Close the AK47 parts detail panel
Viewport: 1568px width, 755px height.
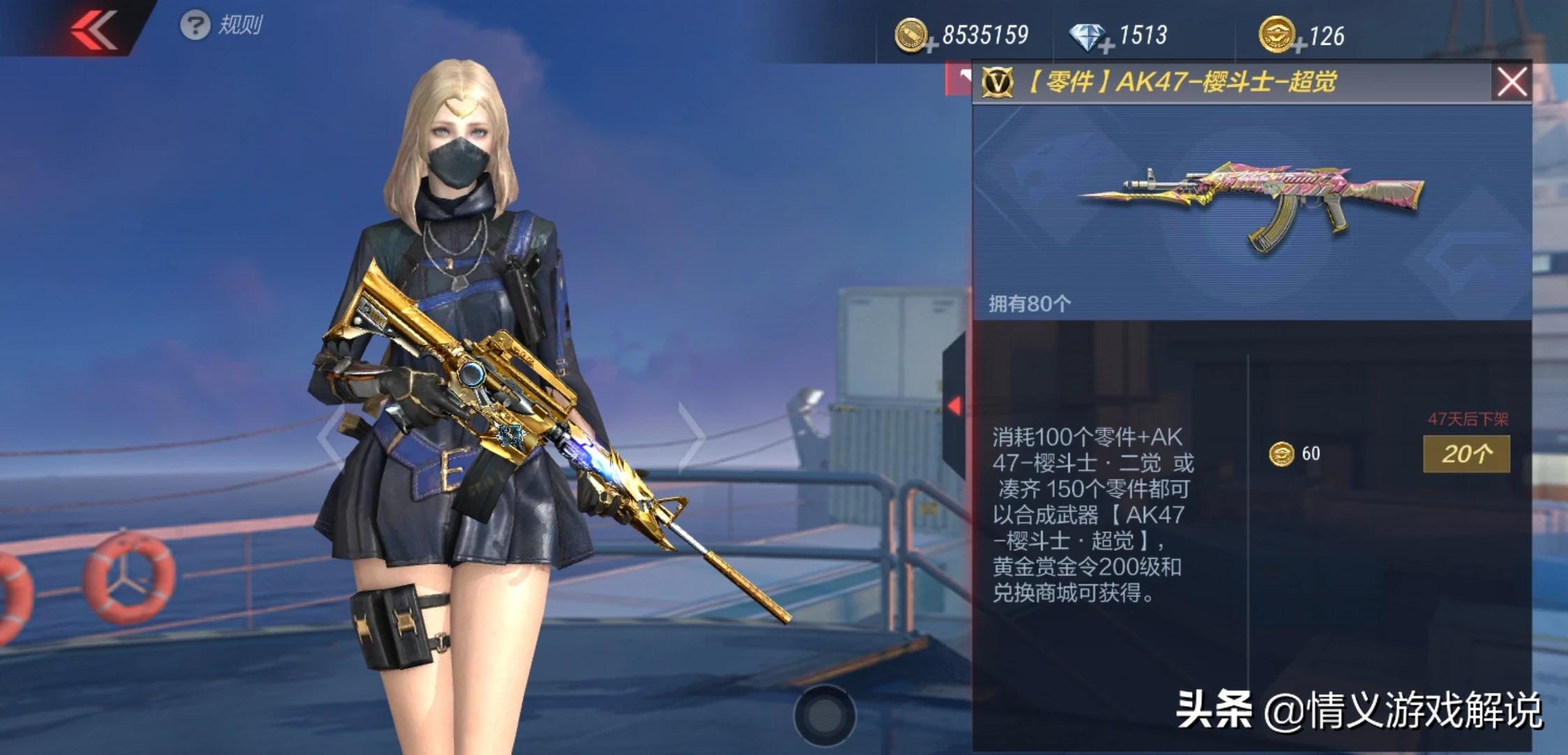coord(1511,82)
